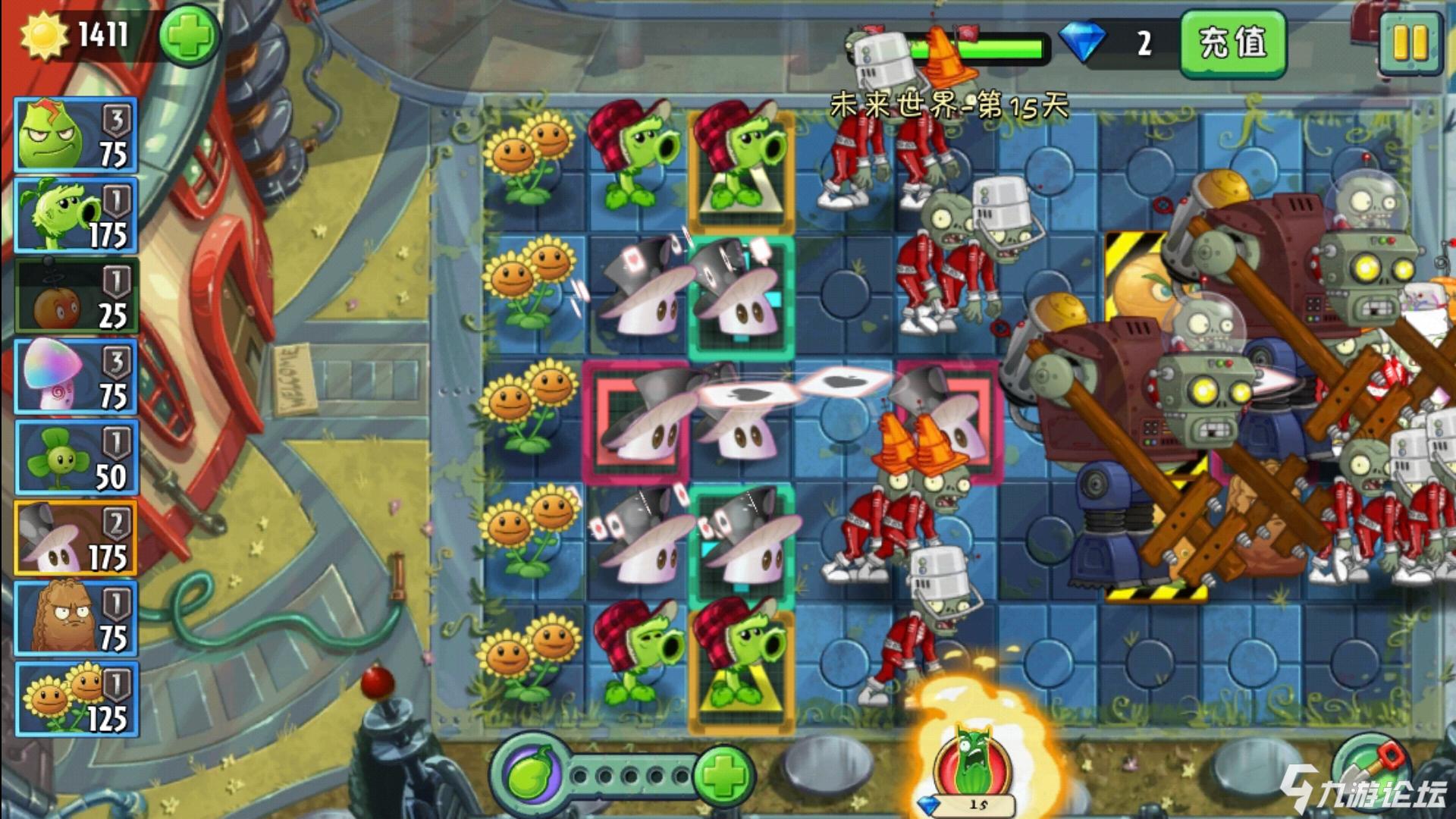This screenshot has width=1456, height=819.
Task: Tap the green plus beside the sun counter
Action: [189, 35]
